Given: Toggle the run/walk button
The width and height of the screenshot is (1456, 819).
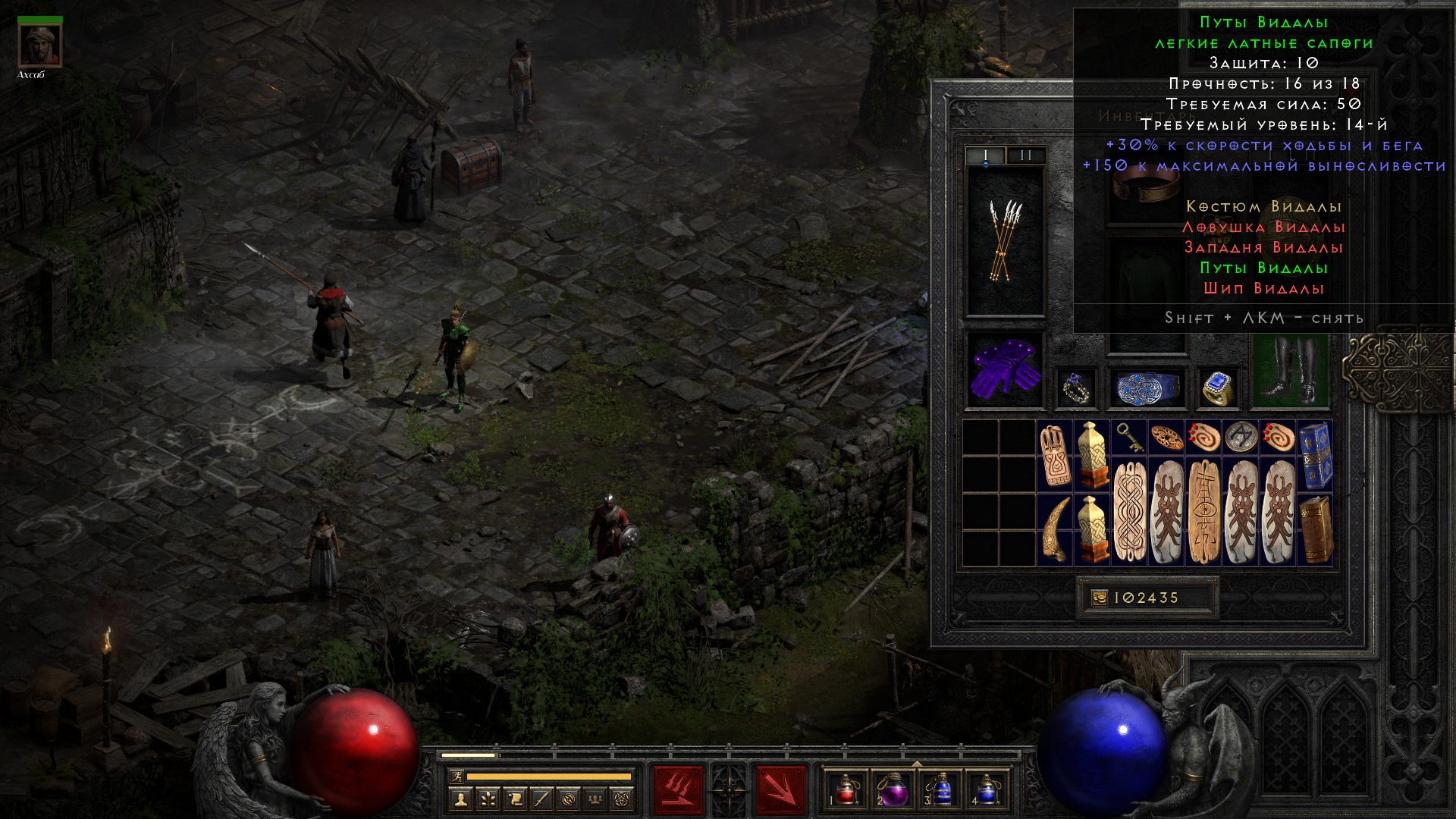Looking at the screenshot, I should point(455,777).
